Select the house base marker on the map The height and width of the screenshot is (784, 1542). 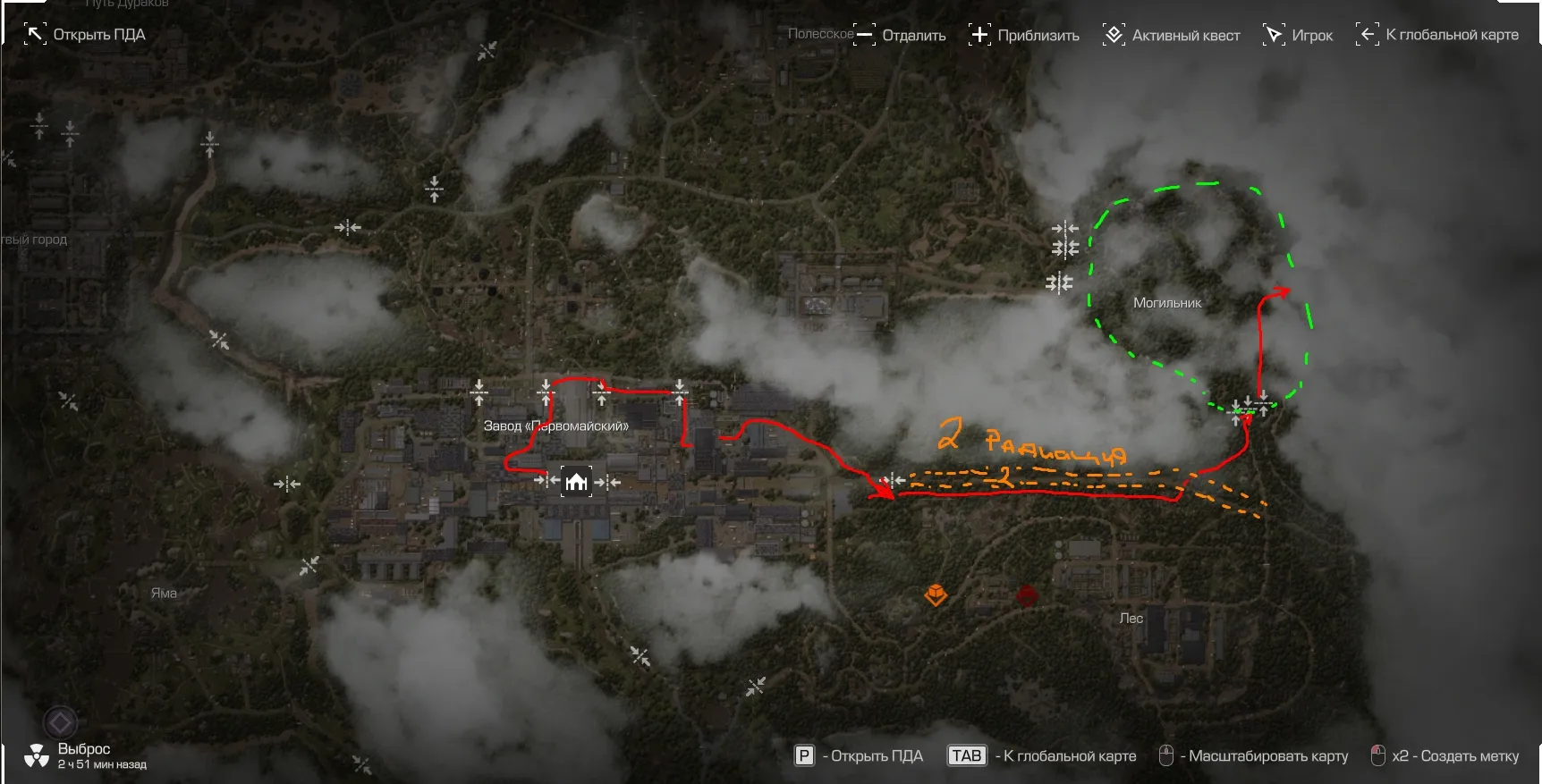pyautogui.click(x=576, y=481)
